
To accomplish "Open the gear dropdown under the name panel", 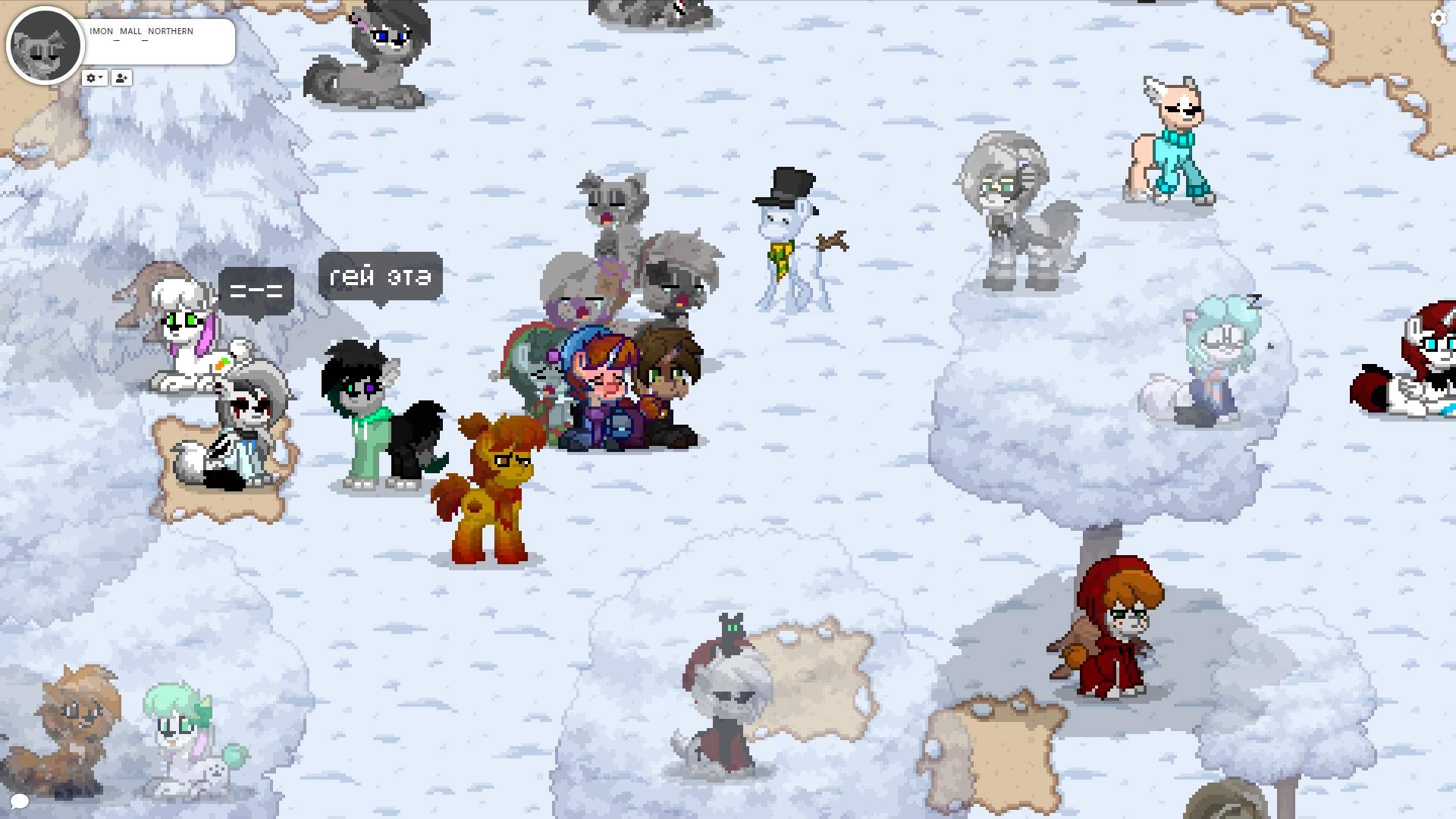I will click(94, 78).
